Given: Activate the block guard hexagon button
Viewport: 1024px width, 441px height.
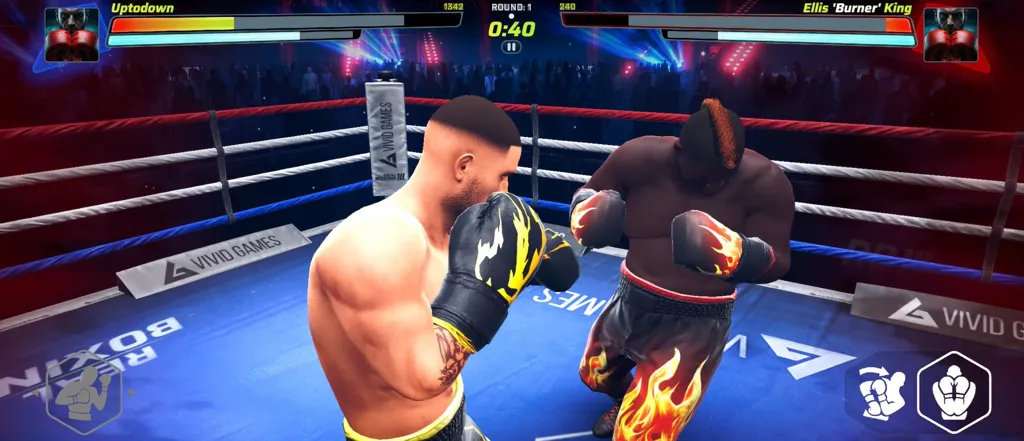Looking at the screenshot, I should pos(953,391).
